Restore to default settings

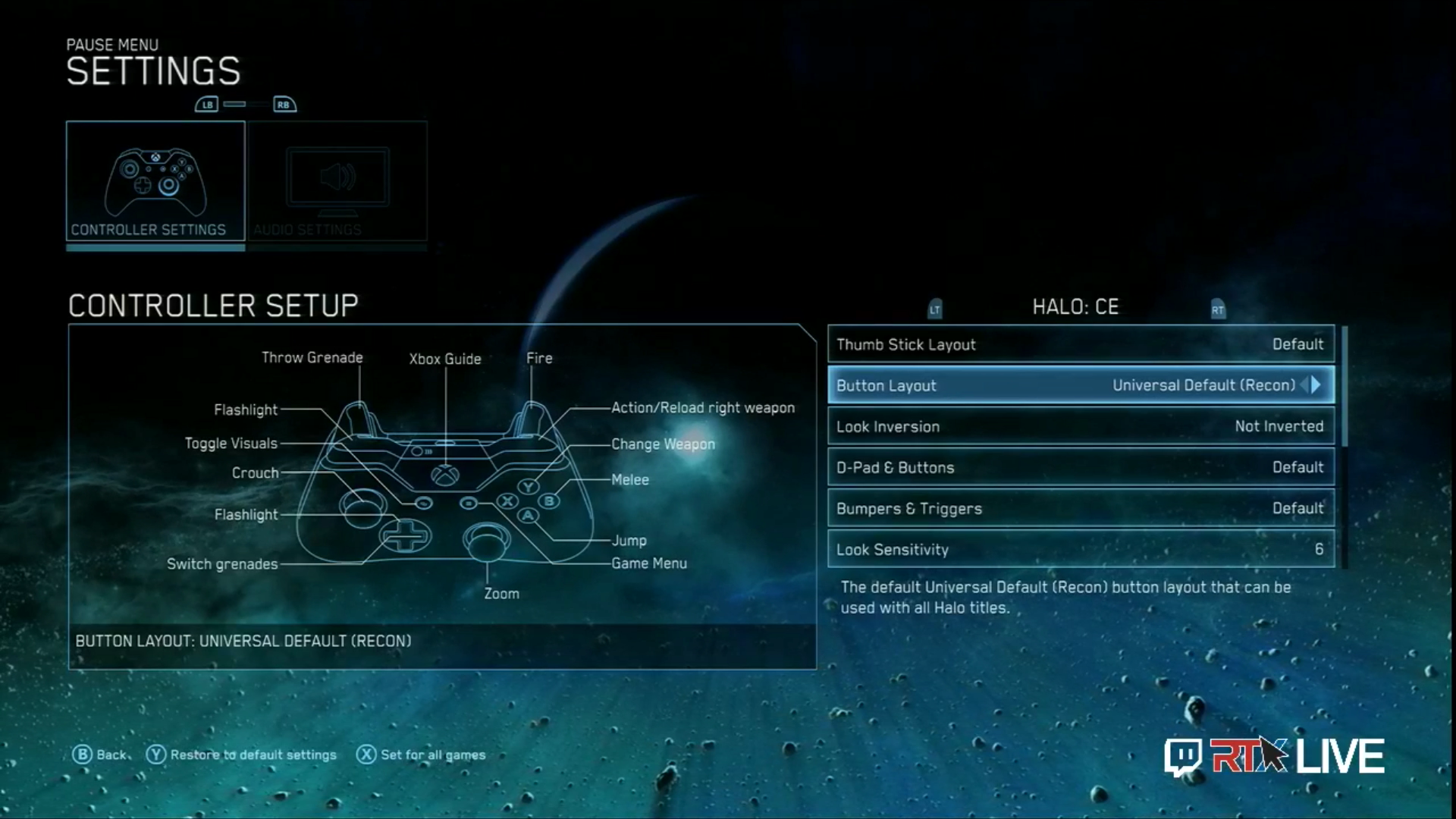coord(242,755)
